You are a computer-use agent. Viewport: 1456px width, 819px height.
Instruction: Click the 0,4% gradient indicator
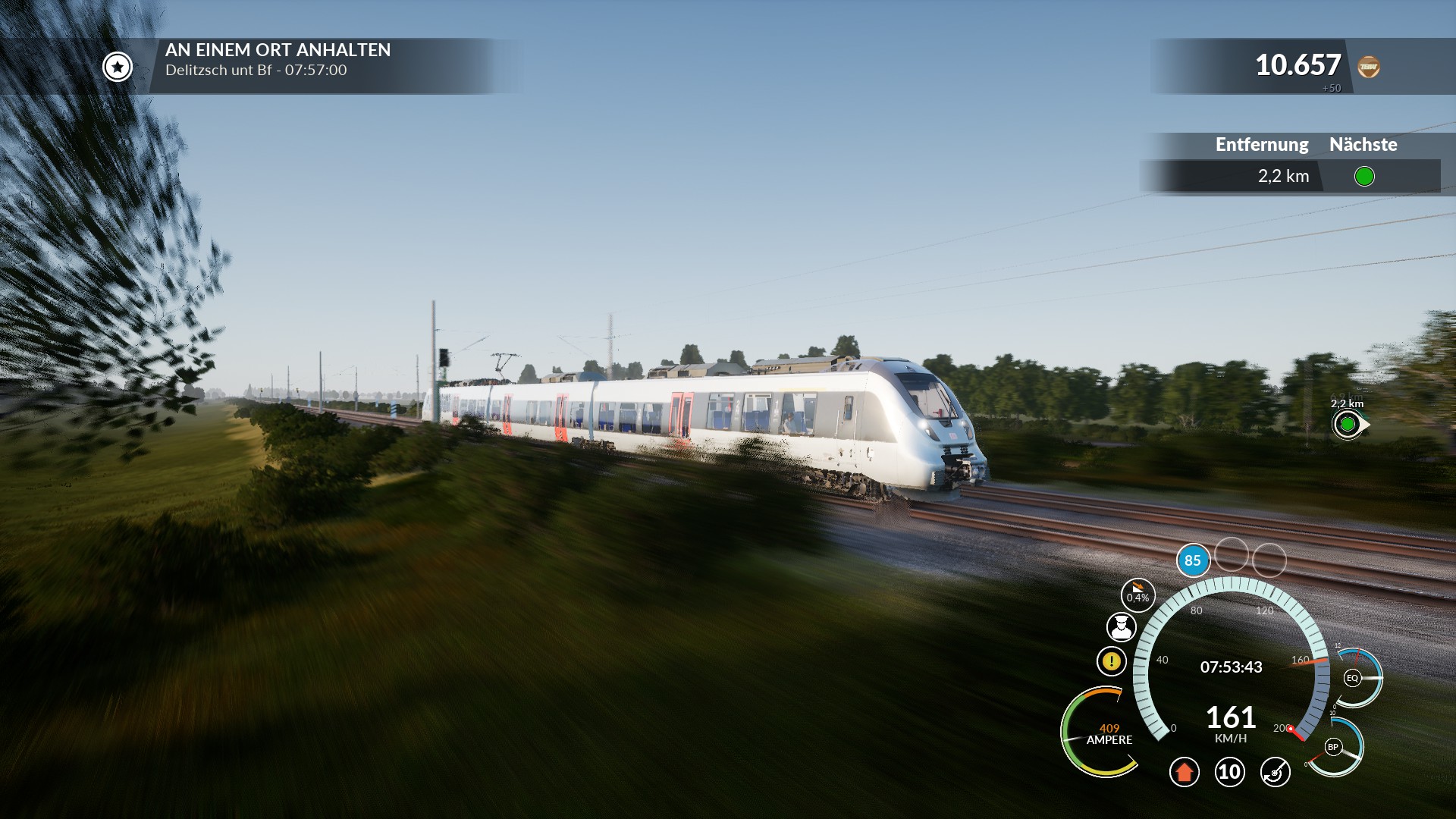click(1137, 595)
